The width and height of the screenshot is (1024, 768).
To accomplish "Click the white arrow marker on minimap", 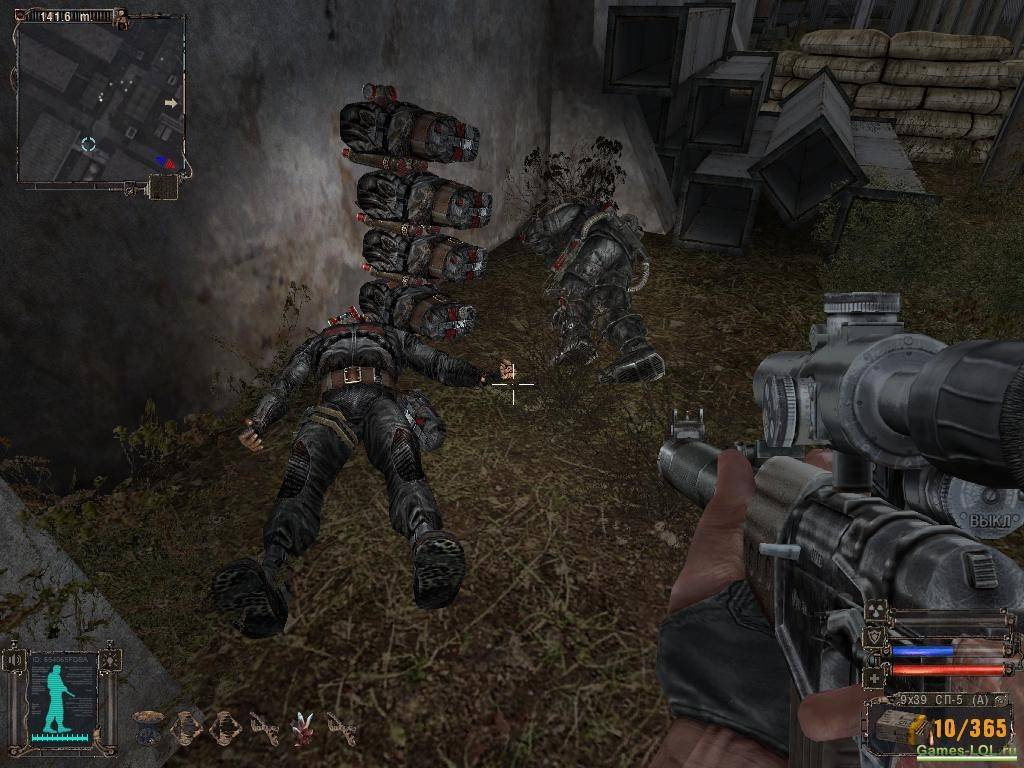I will 171,103.
